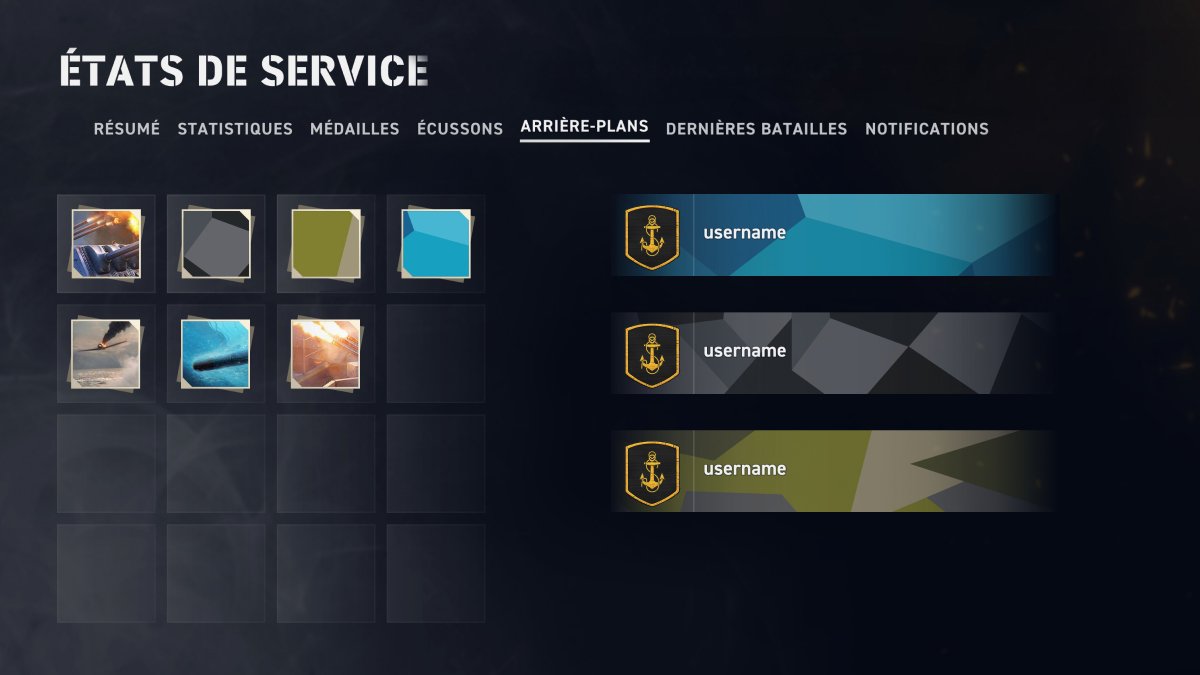Select the gray camouflage username banner
This screenshot has width=1200, height=675.
click(x=832, y=353)
